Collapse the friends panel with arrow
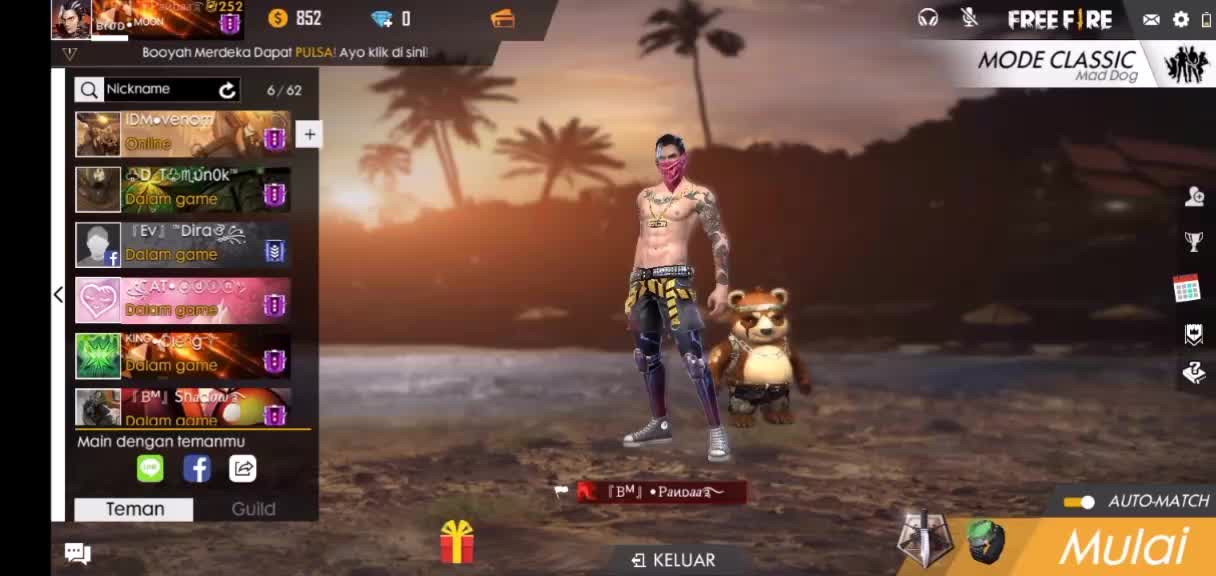Screen dimensions: 1216x576 click(58, 294)
